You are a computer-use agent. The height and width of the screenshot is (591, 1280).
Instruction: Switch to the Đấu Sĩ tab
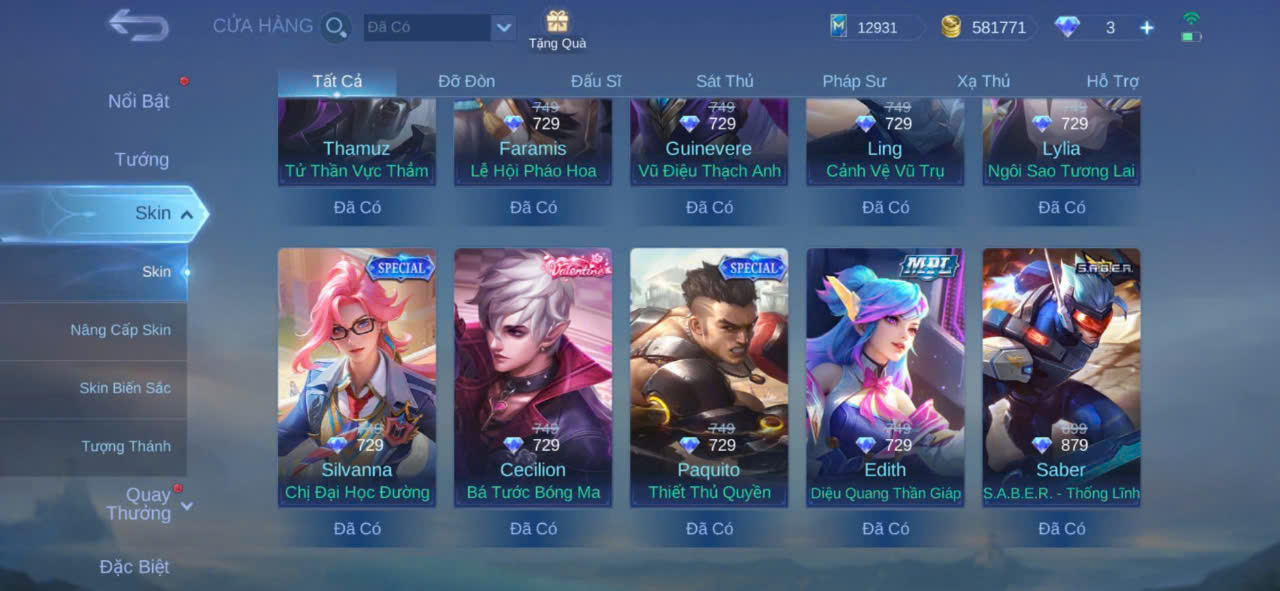click(596, 81)
